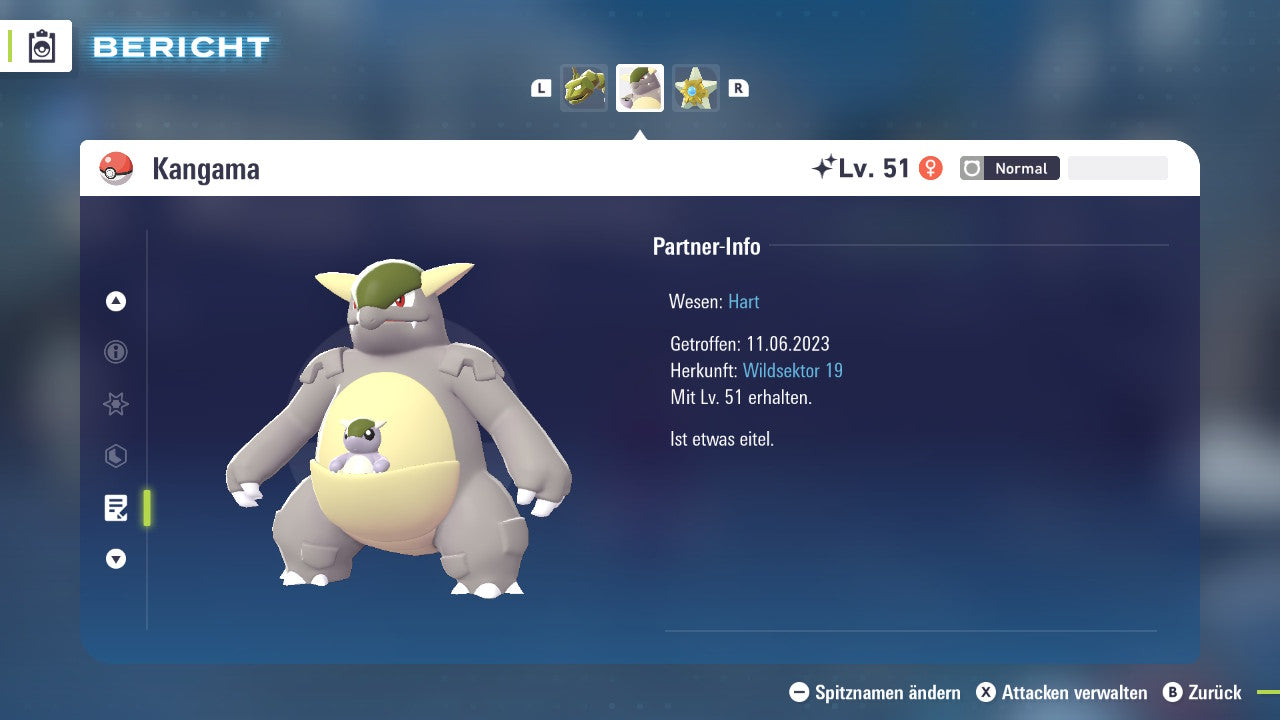Go to the next report page with down arrow
Image resolution: width=1280 pixels, height=720 pixels.
click(x=116, y=559)
